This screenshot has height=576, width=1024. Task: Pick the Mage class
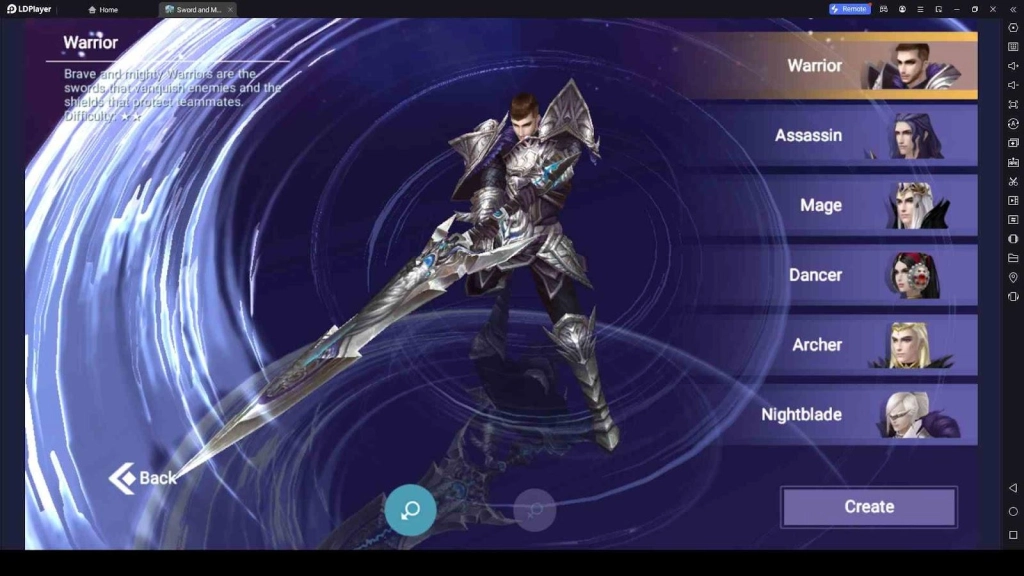click(x=840, y=205)
